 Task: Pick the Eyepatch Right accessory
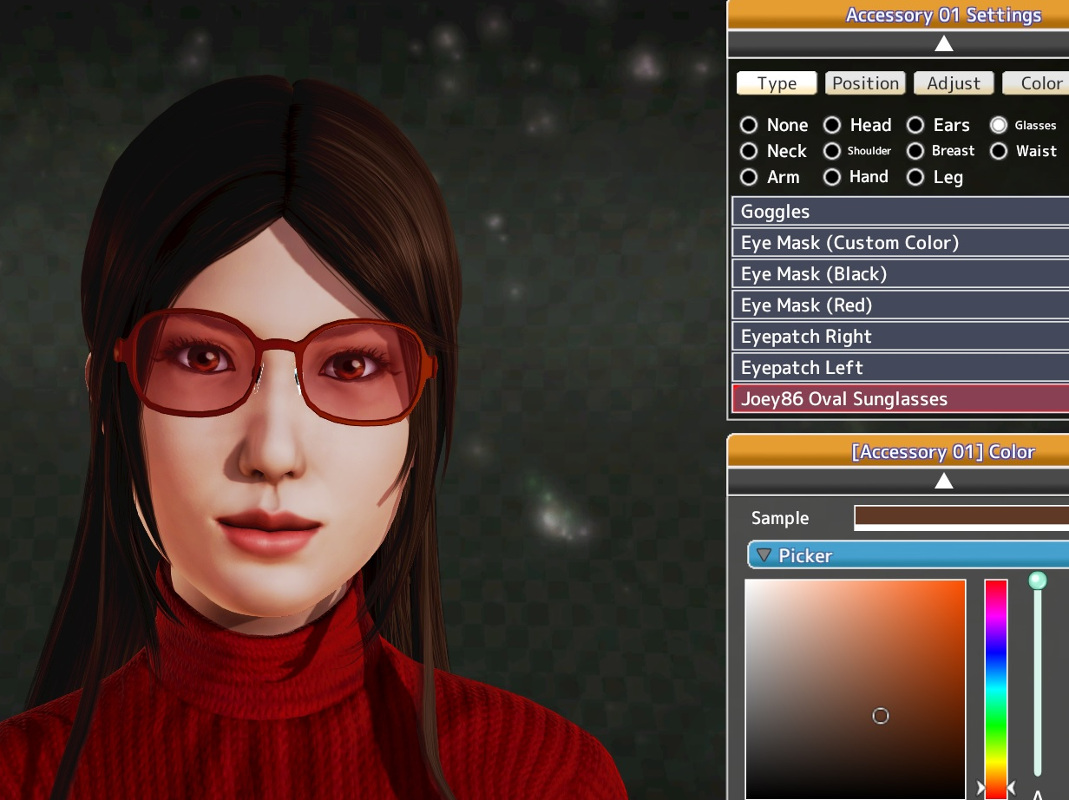(900, 336)
